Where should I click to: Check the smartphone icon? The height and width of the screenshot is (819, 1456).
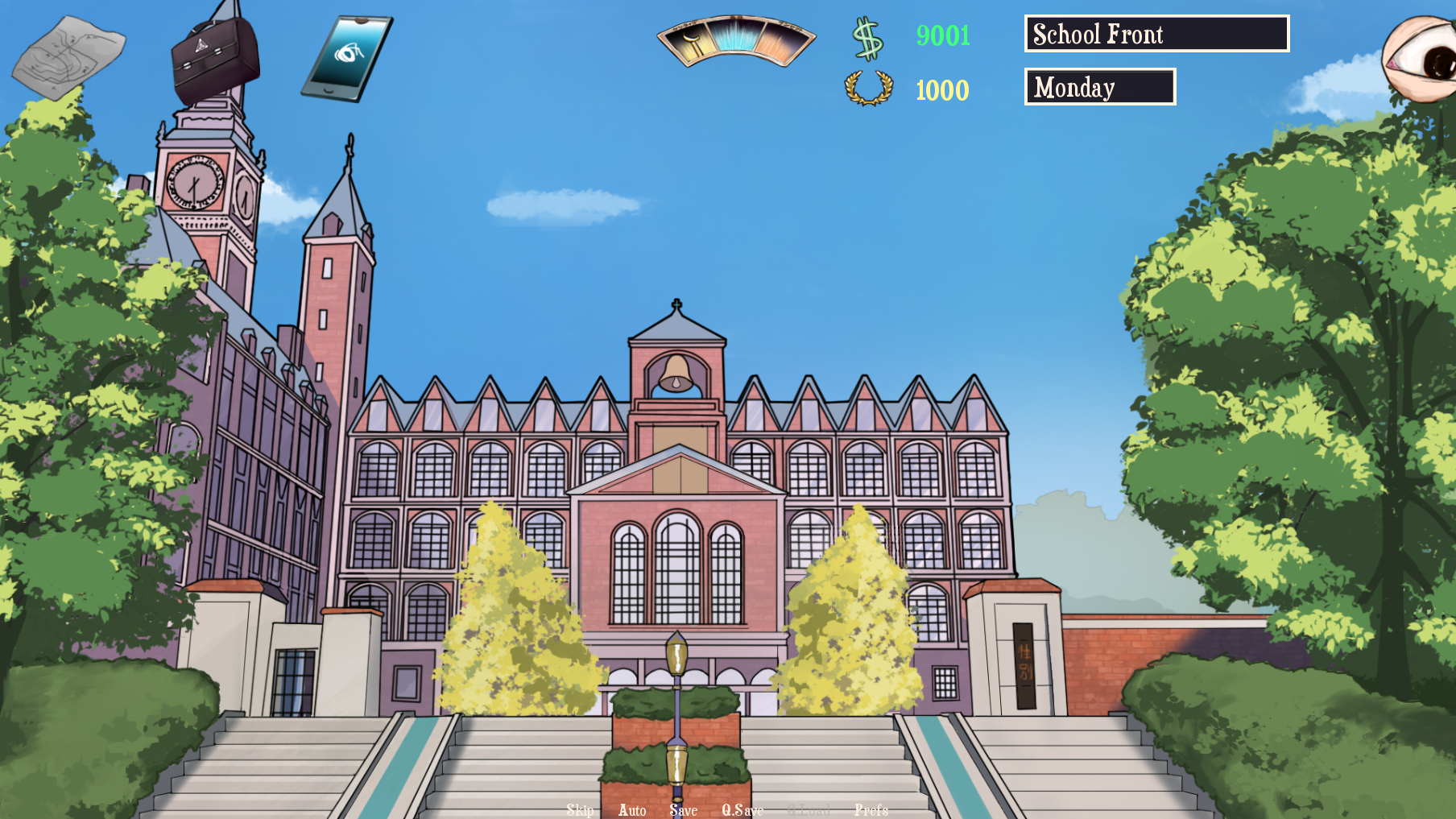point(347,58)
